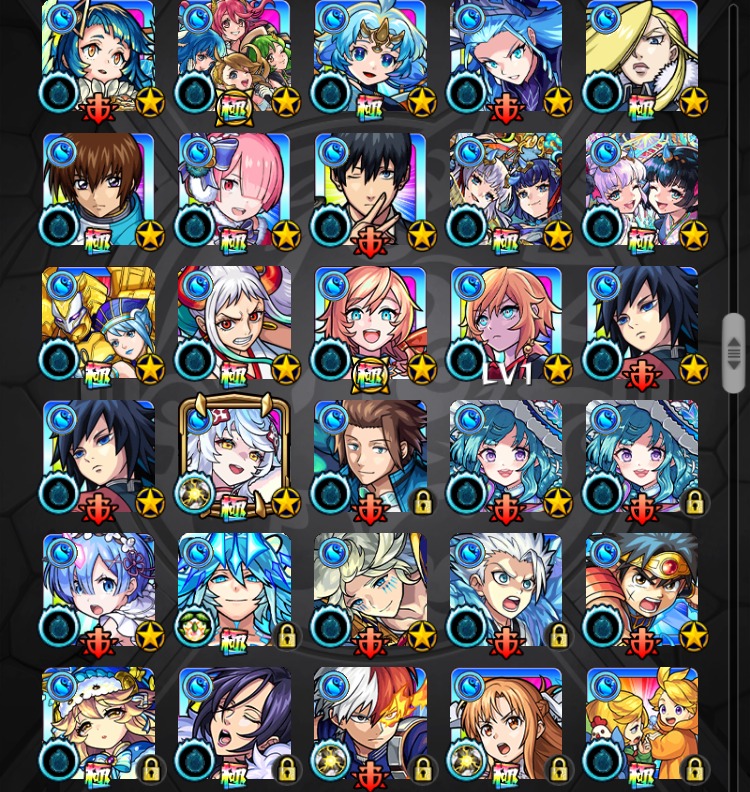The height and width of the screenshot is (792, 750).
Task: Select the blue-haired girl wearing gold crown
Action: pyautogui.click(x=371, y=57)
